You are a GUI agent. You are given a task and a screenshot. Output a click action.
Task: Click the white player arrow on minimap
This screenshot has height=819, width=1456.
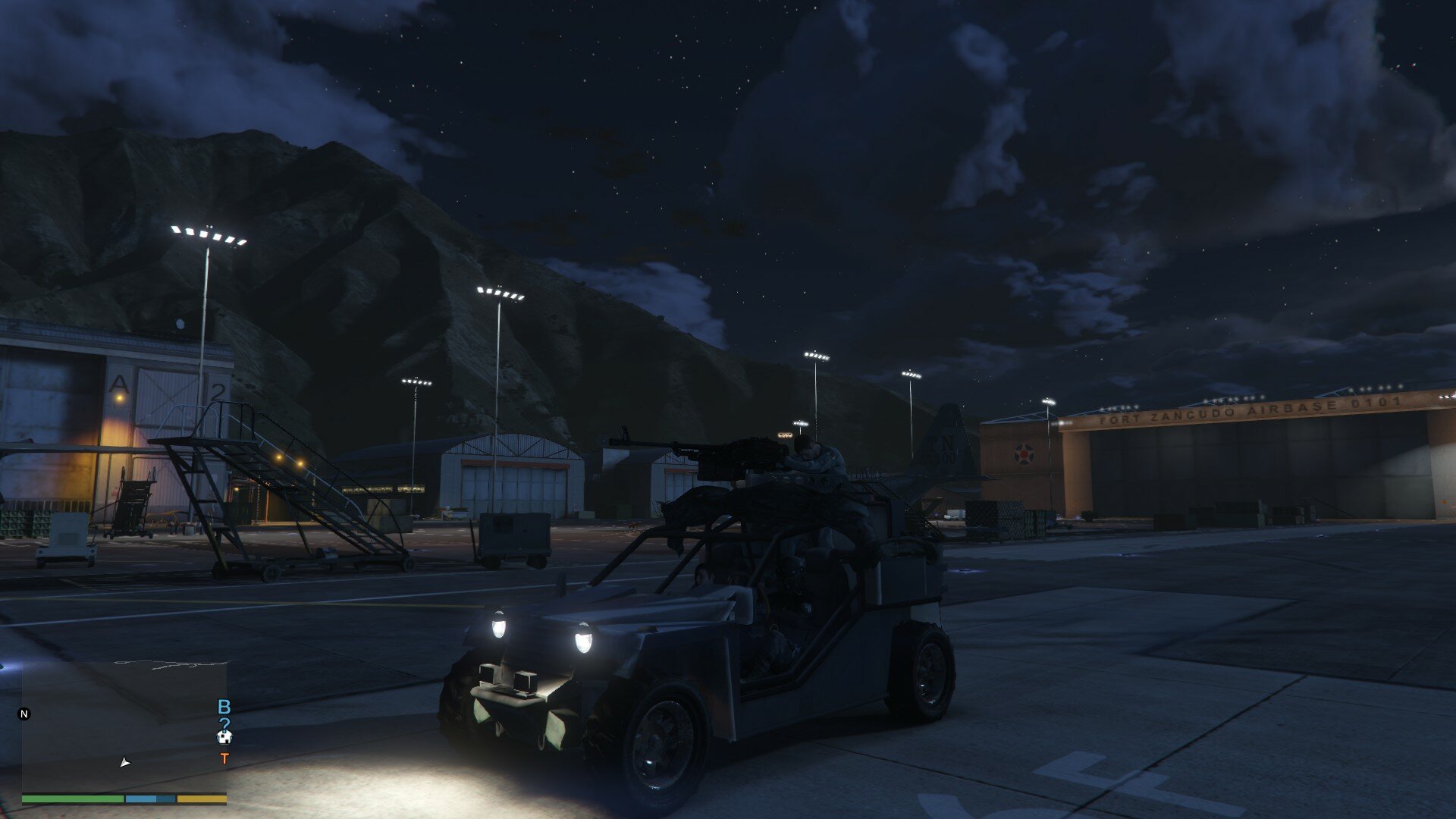(125, 762)
